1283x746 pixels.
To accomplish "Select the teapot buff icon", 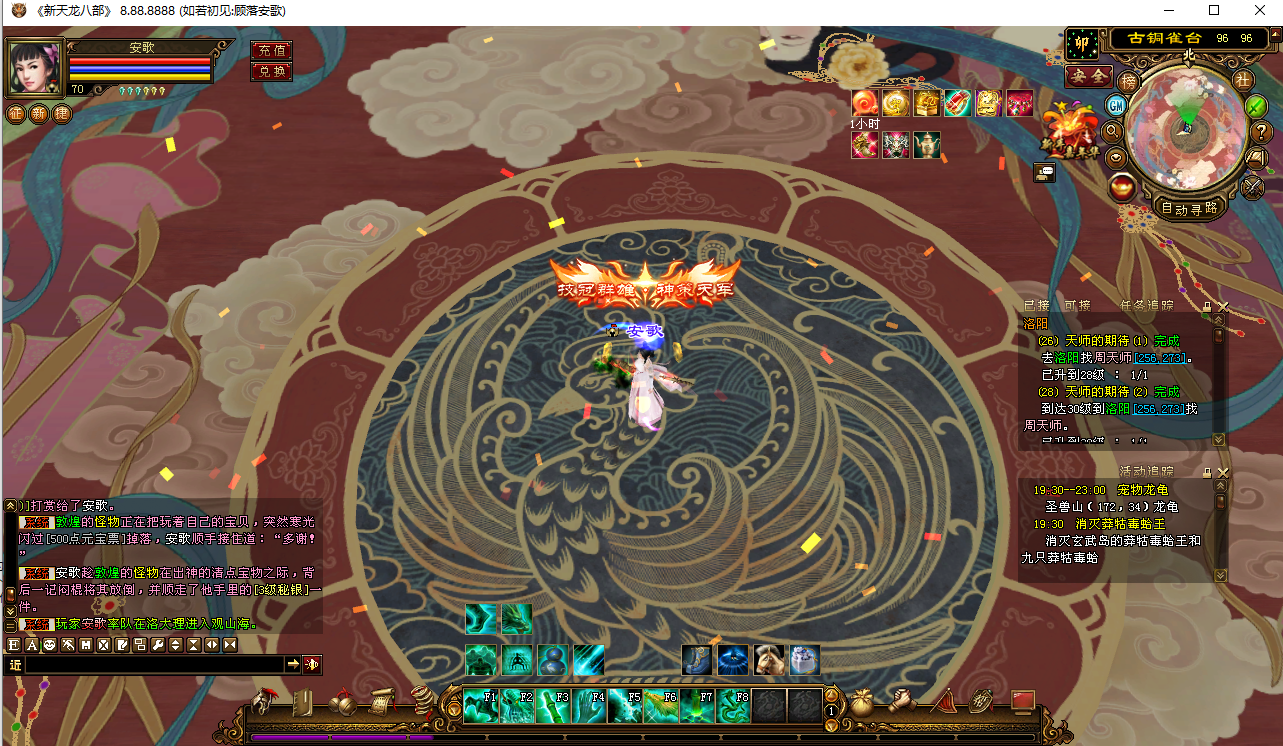I will (x=927, y=145).
